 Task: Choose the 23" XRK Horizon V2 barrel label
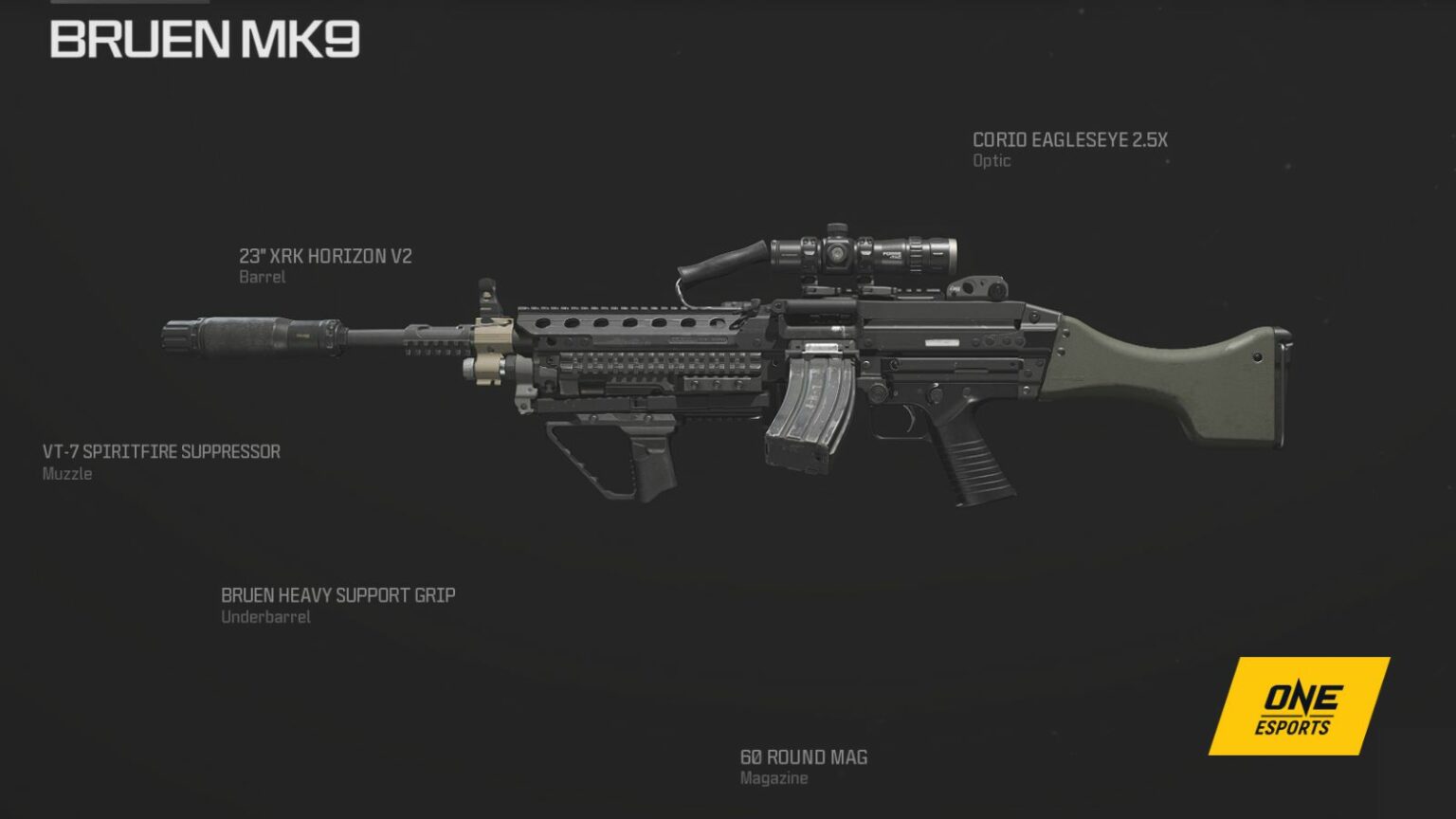325,257
